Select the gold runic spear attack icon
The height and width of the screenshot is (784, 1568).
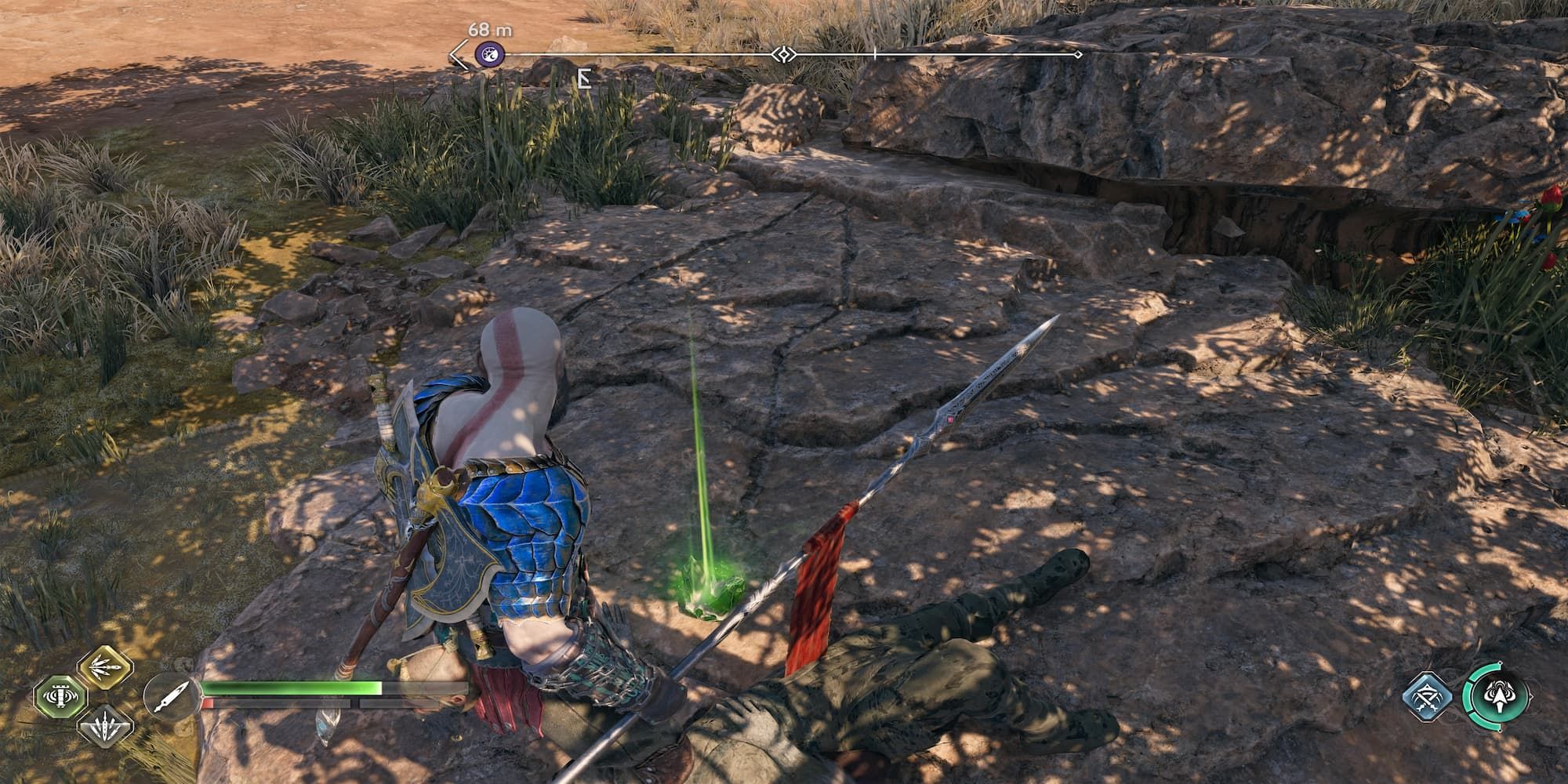coord(106,670)
